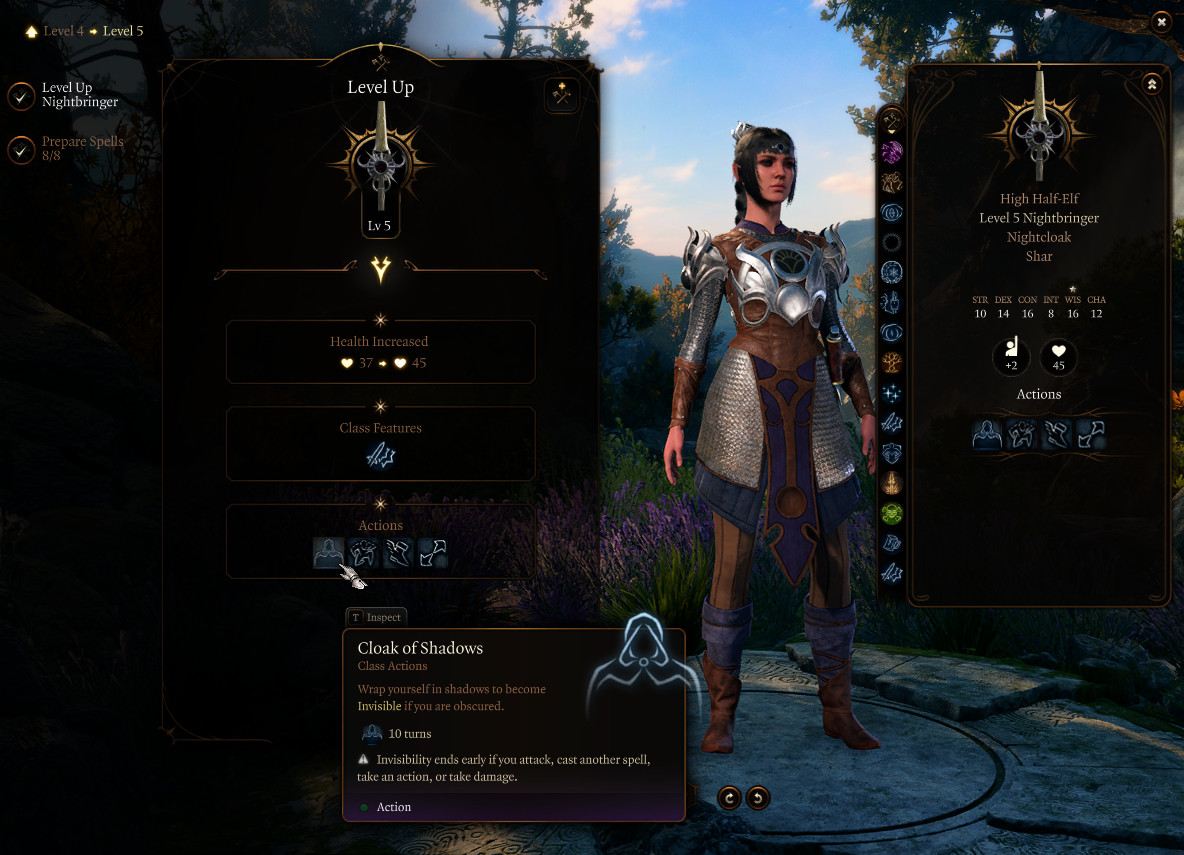Screen dimensions: 1184x855
Task: Close the level up screen
Action: click(x=1161, y=21)
